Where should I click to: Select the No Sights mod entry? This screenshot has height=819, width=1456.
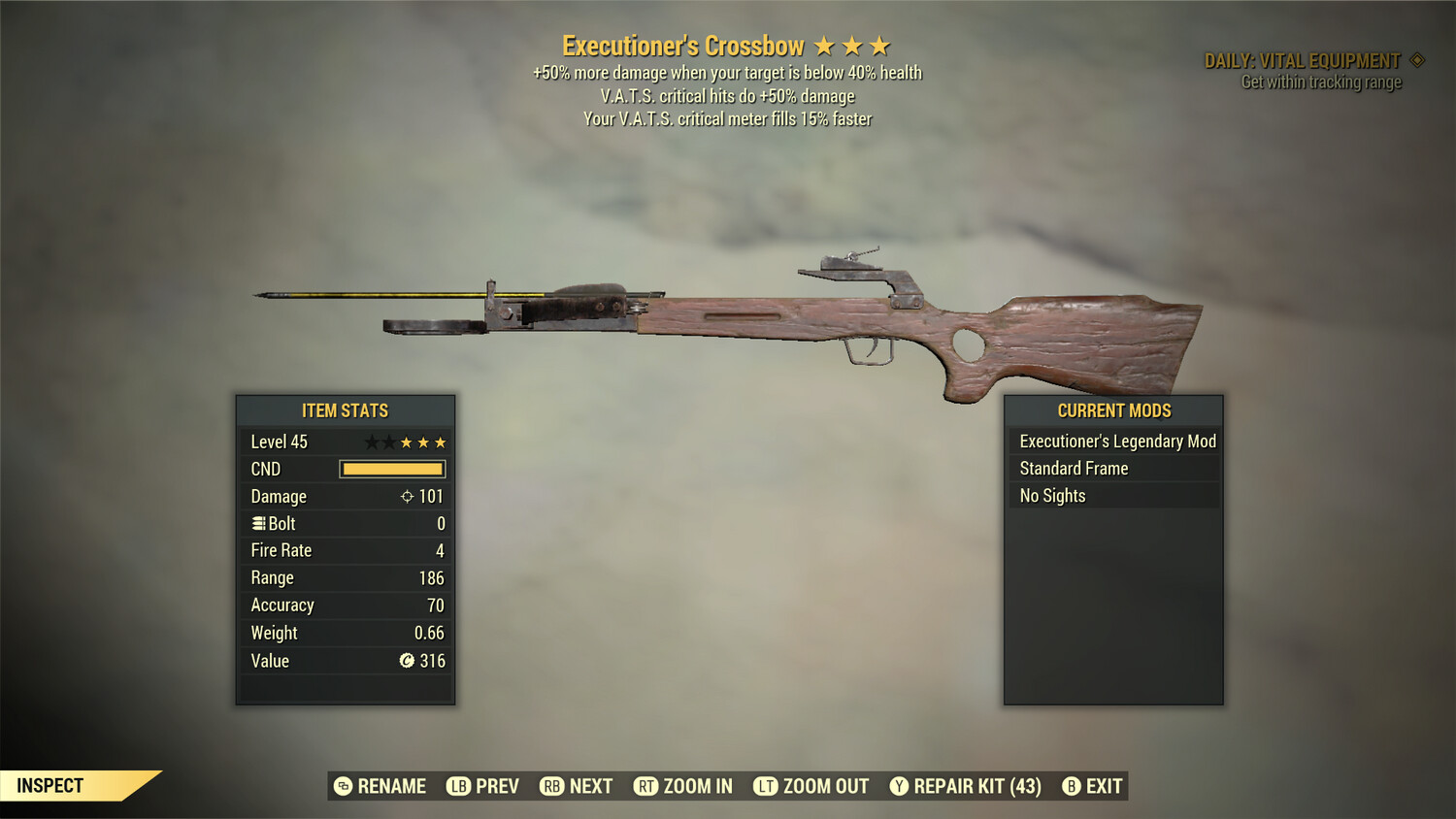[x=1051, y=495]
